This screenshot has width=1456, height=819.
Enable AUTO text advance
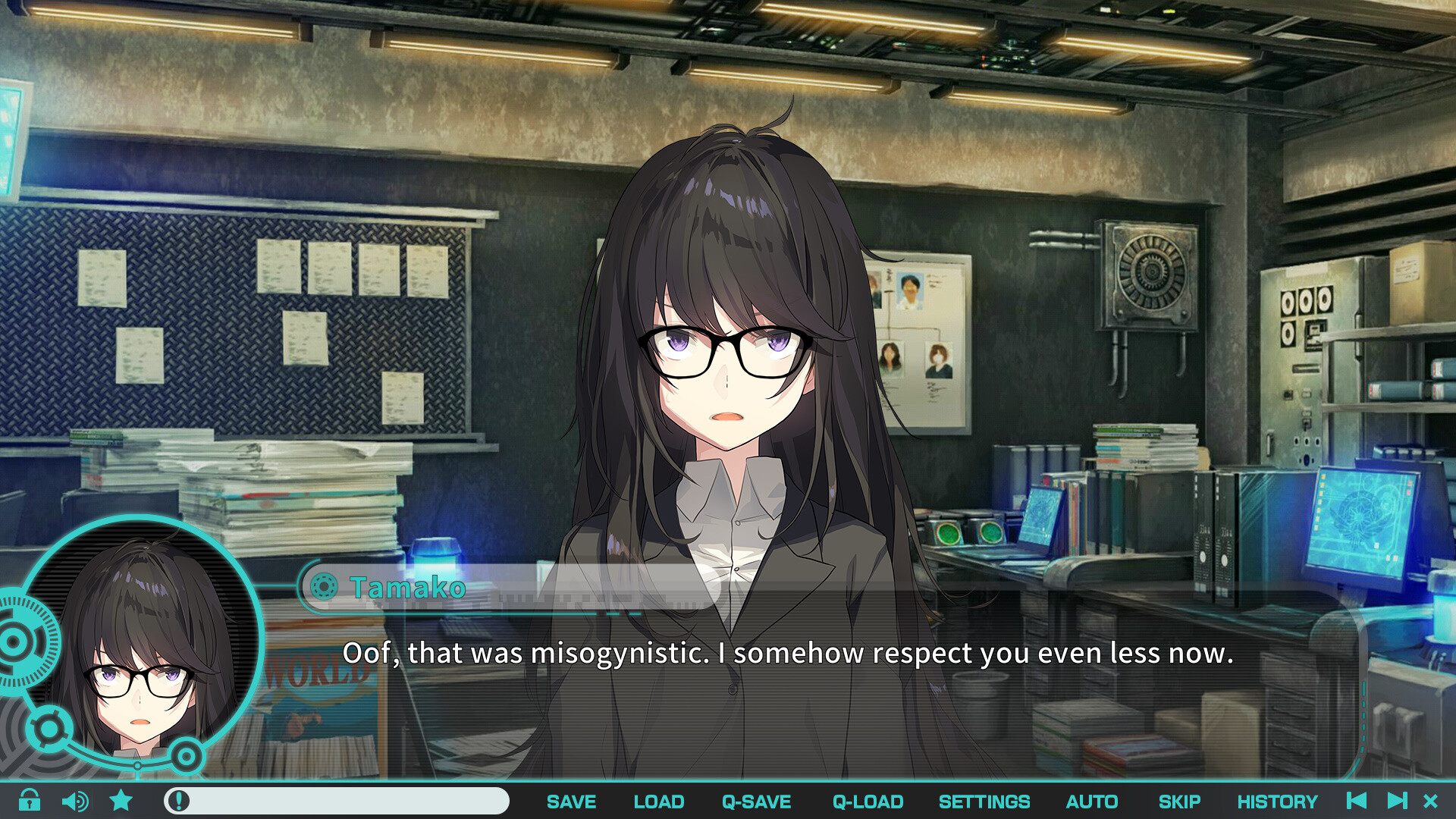[x=1091, y=802]
